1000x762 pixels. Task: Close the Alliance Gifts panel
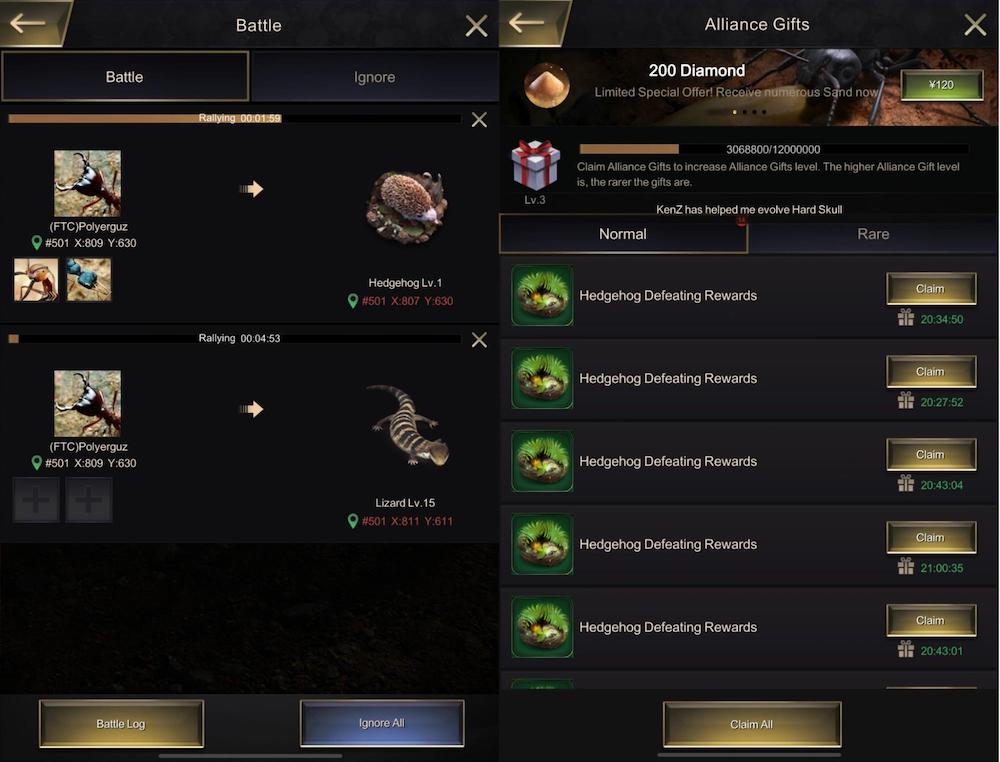(x=975, y=25)
